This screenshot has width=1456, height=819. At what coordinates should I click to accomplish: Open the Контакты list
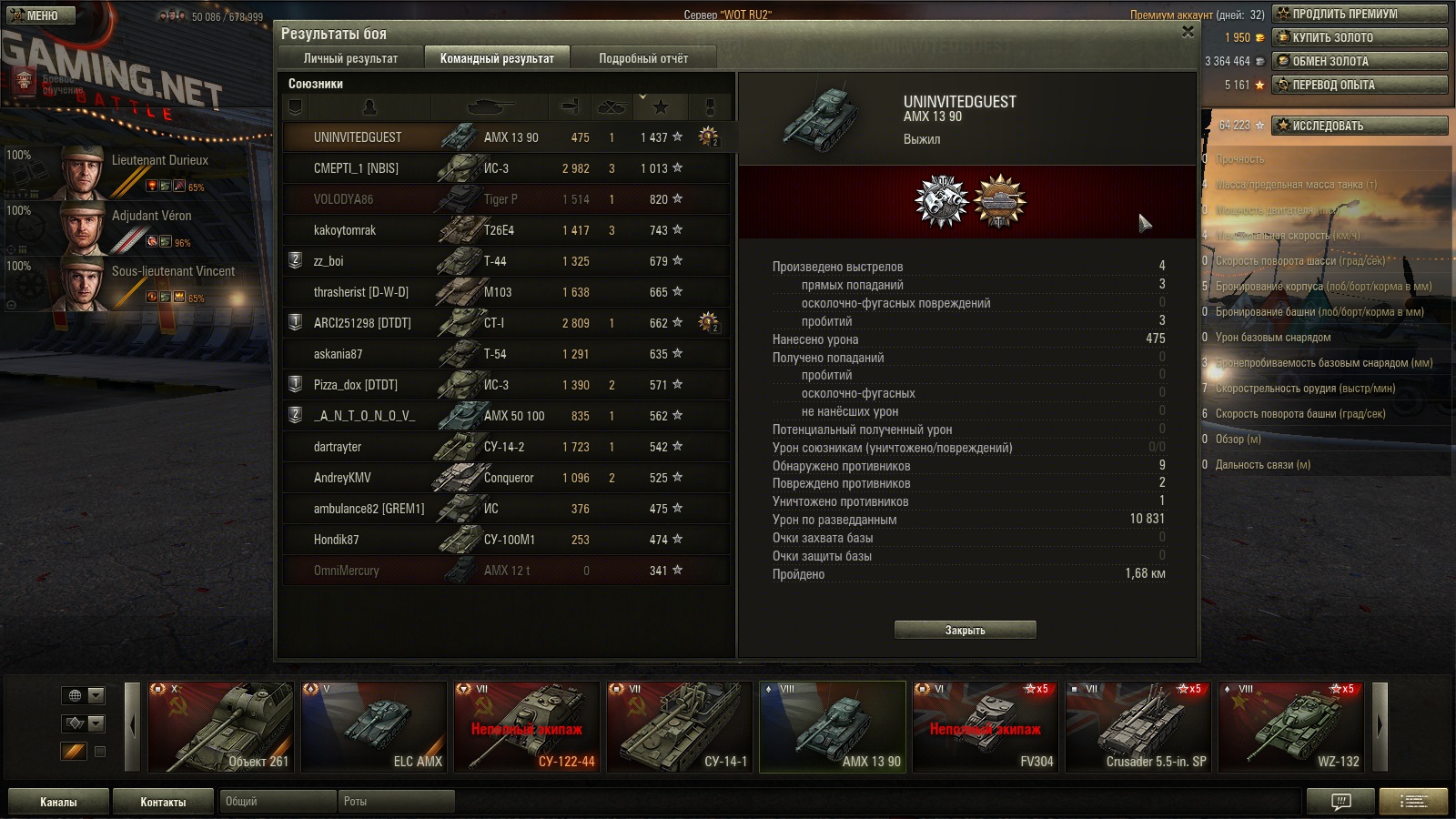tap(163, 802)
